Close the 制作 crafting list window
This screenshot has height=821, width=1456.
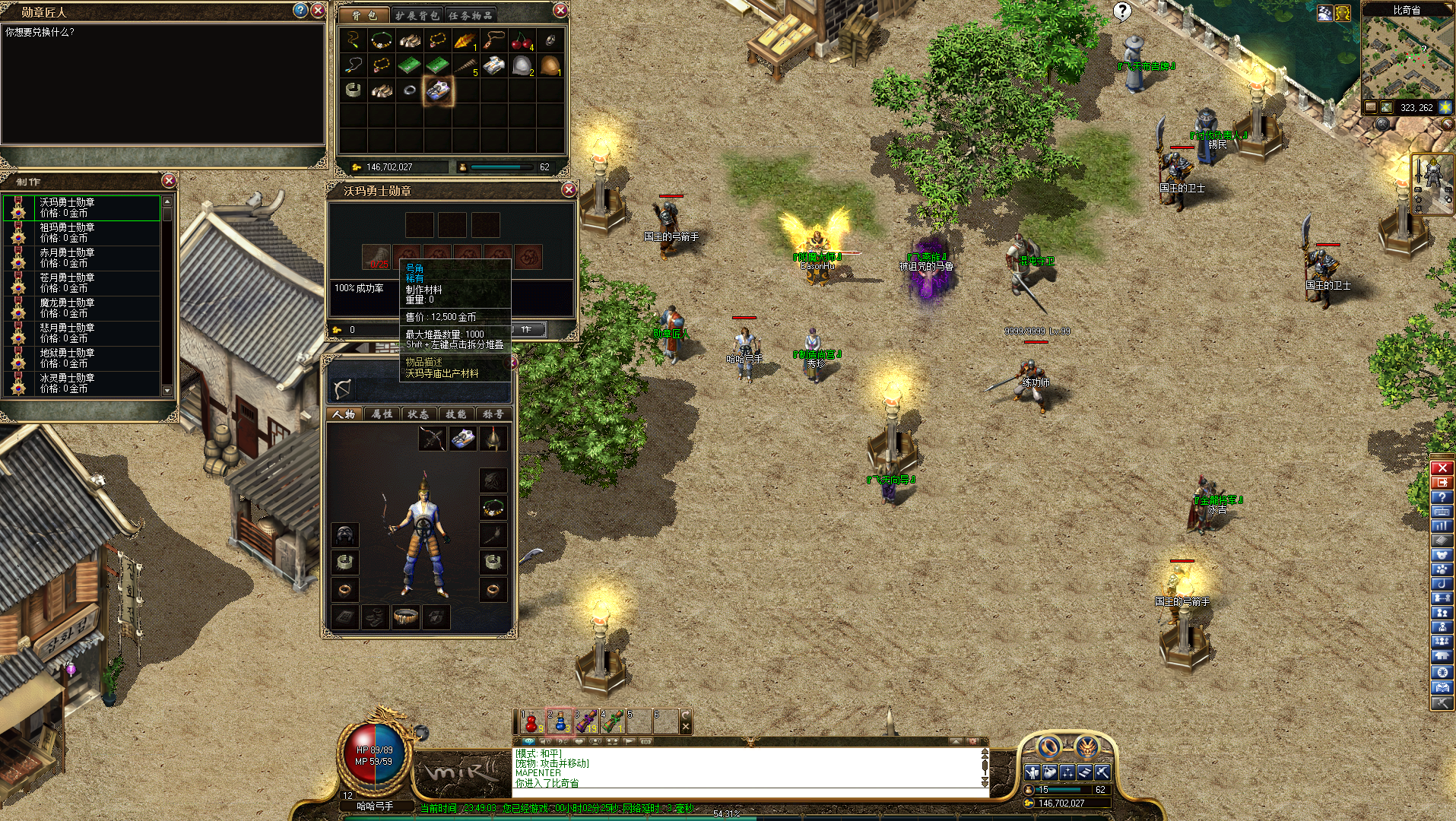tap(169, 181)
